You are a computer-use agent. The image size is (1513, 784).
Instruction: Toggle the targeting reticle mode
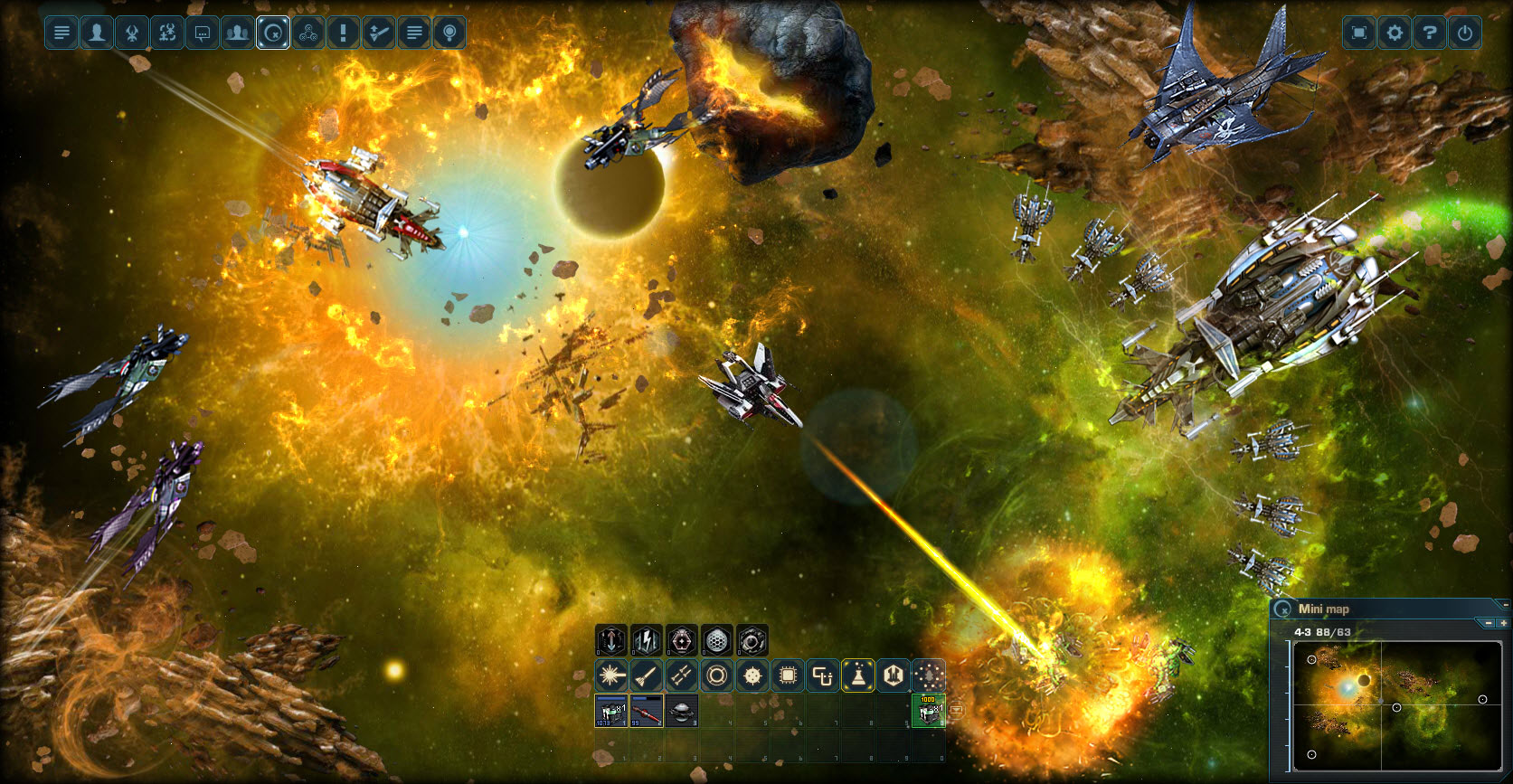272,33
